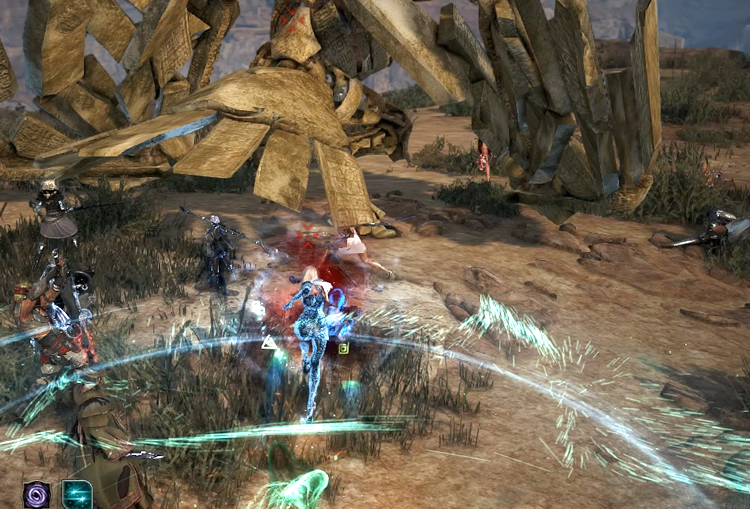The width and height of the screenshot is (750, 509).
Task: Activate the purple swirl skill icon
Action: coord(37,494)
